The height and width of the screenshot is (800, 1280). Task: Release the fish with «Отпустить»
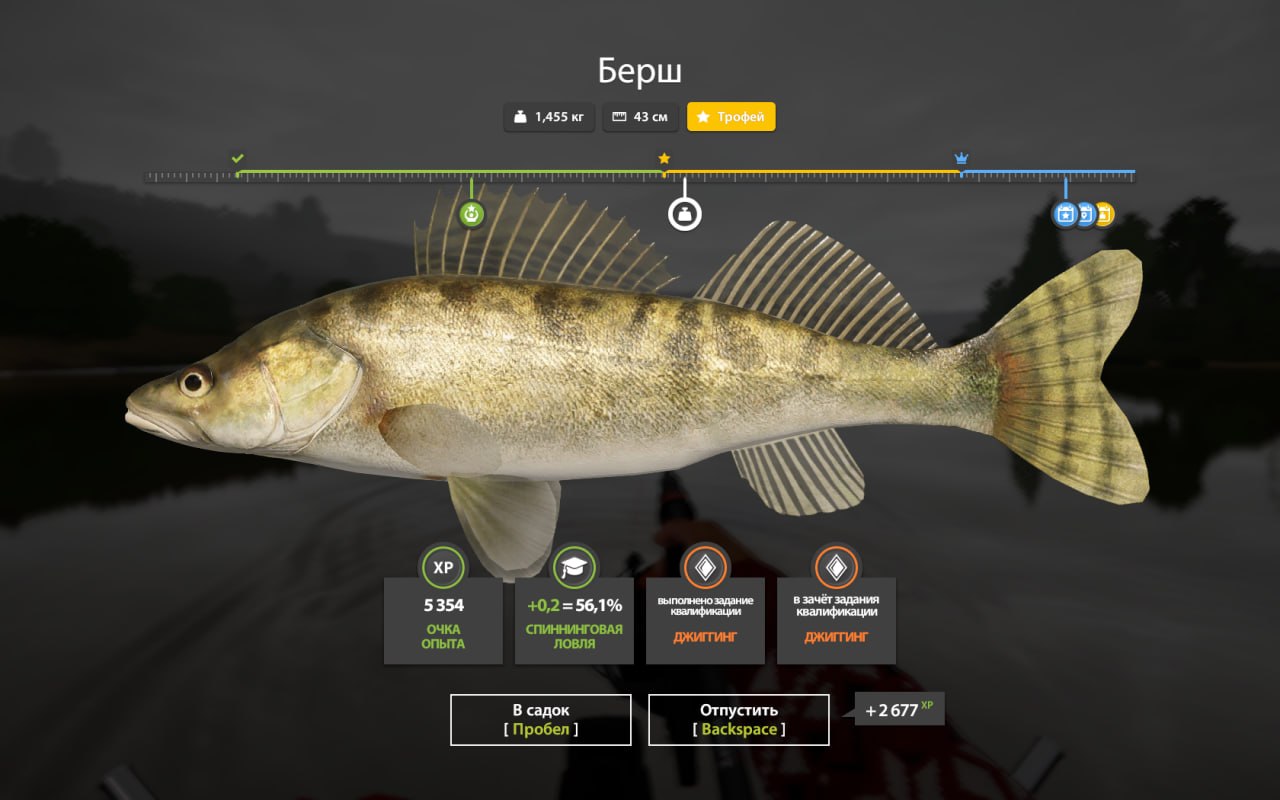tap(738, 720)
